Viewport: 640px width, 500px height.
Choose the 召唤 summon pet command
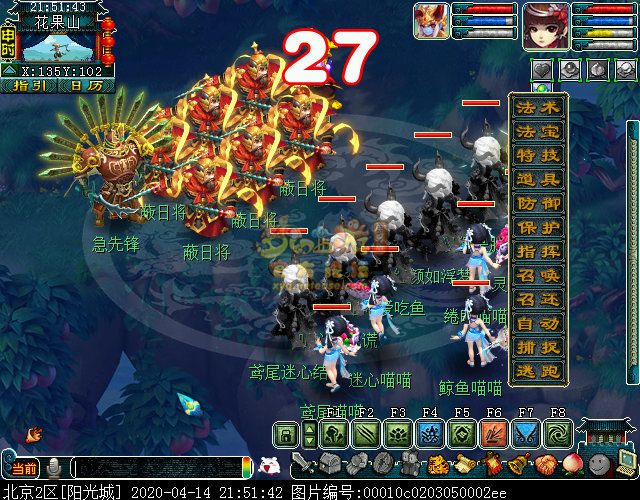click(539, 275)
